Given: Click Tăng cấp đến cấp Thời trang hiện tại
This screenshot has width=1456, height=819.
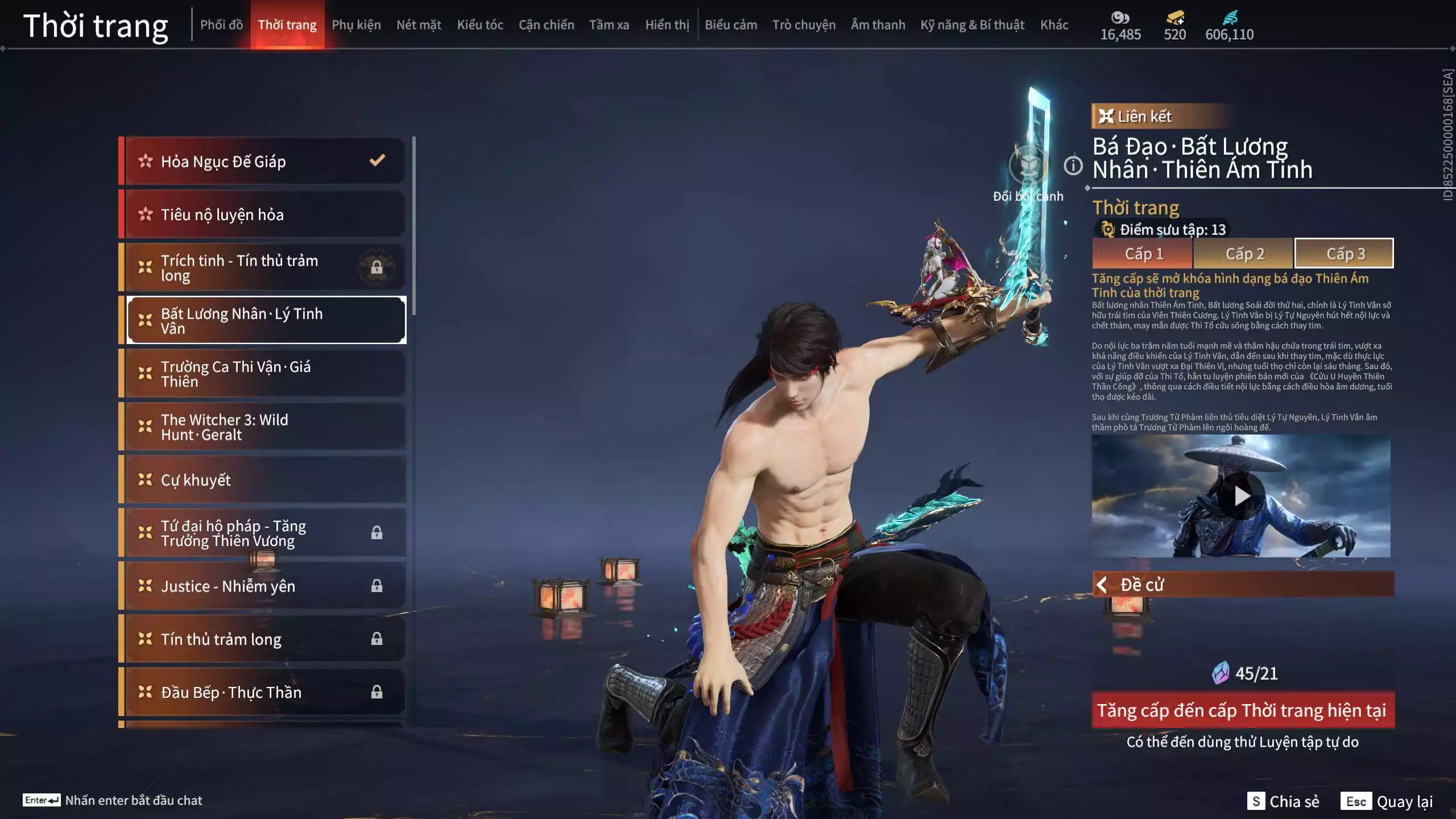Looking at the screenshot, I should [x=1243, y=710].
